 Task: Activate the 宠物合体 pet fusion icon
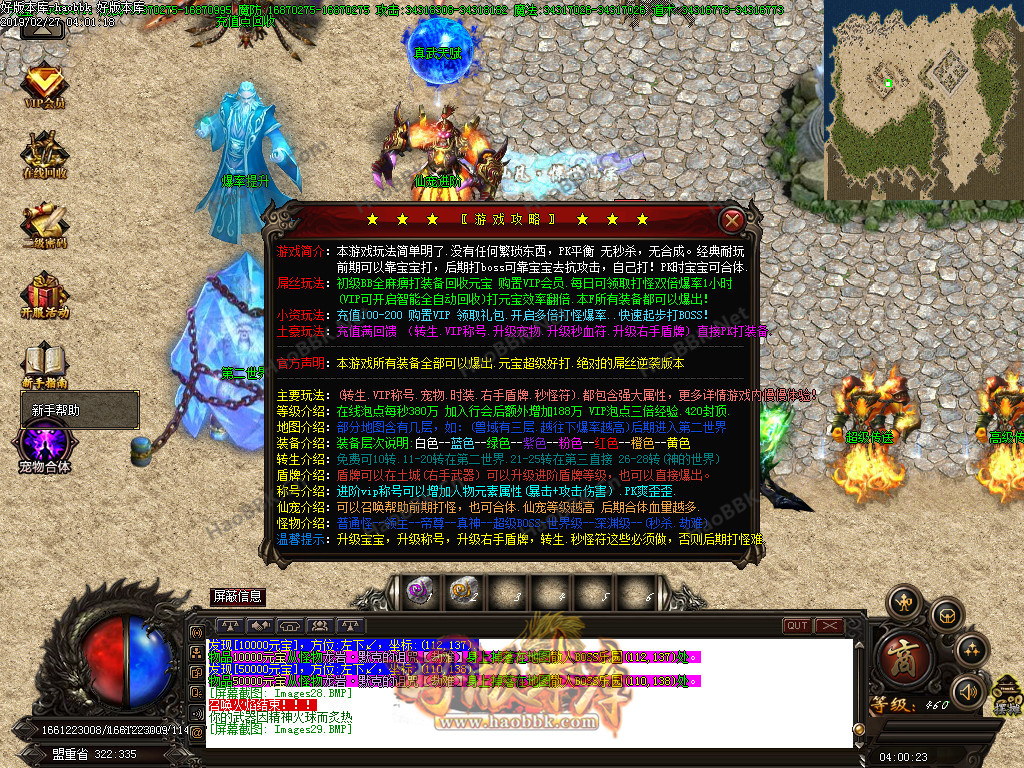(x=45, y=447)
